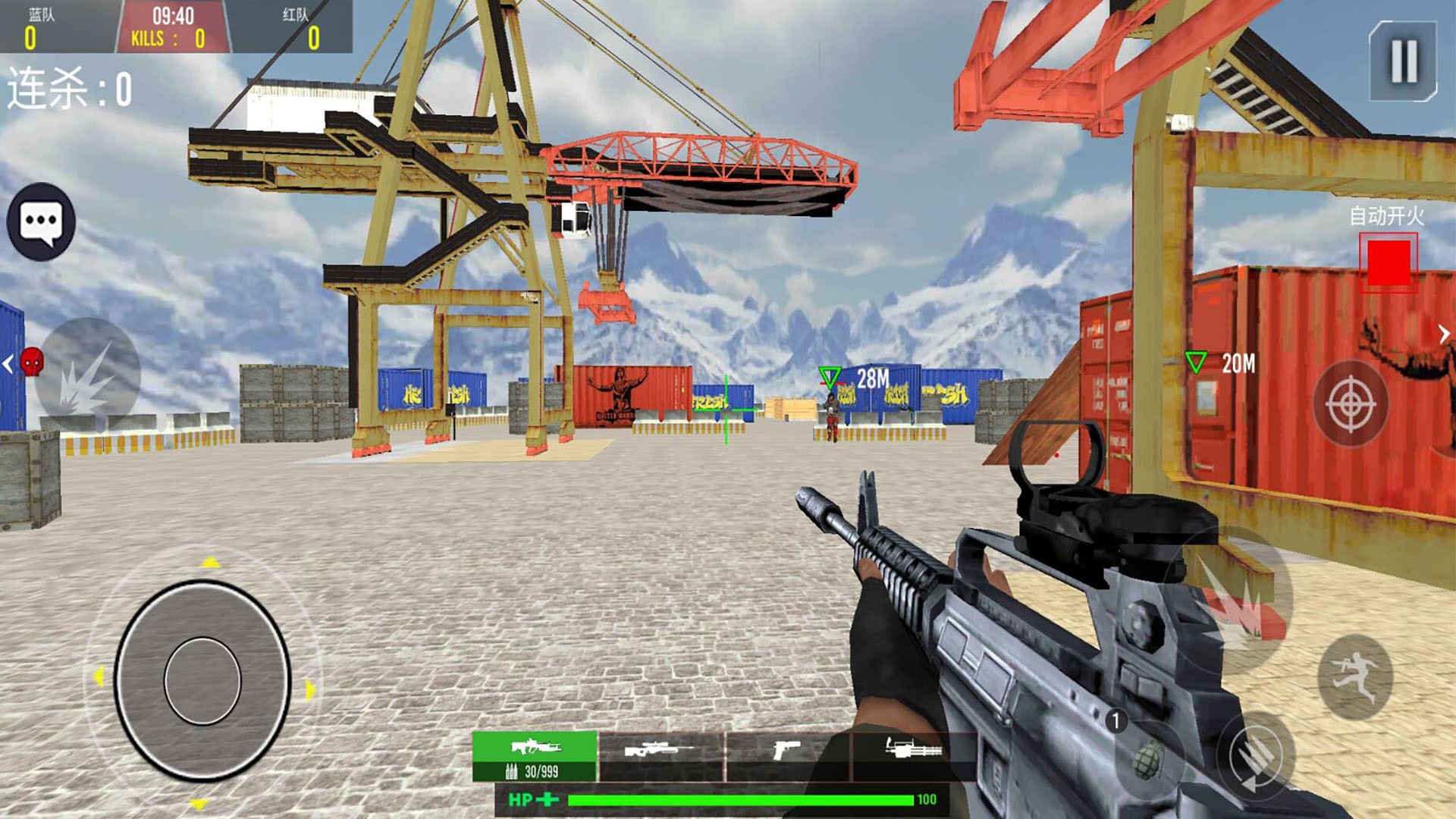Tap the center of the movement joystick

pyautogui.click(x=202, y=680)
